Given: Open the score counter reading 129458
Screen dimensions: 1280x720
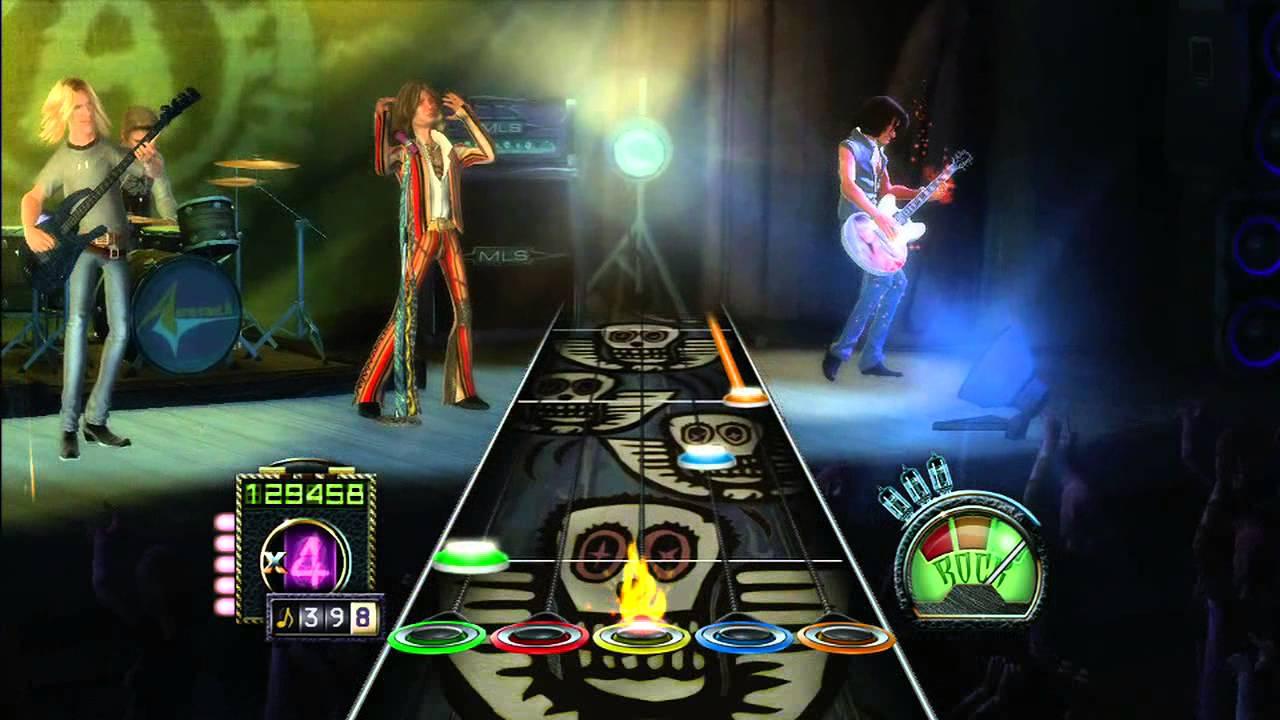Looking at the screenshot, I should click(x=304, y=494).
